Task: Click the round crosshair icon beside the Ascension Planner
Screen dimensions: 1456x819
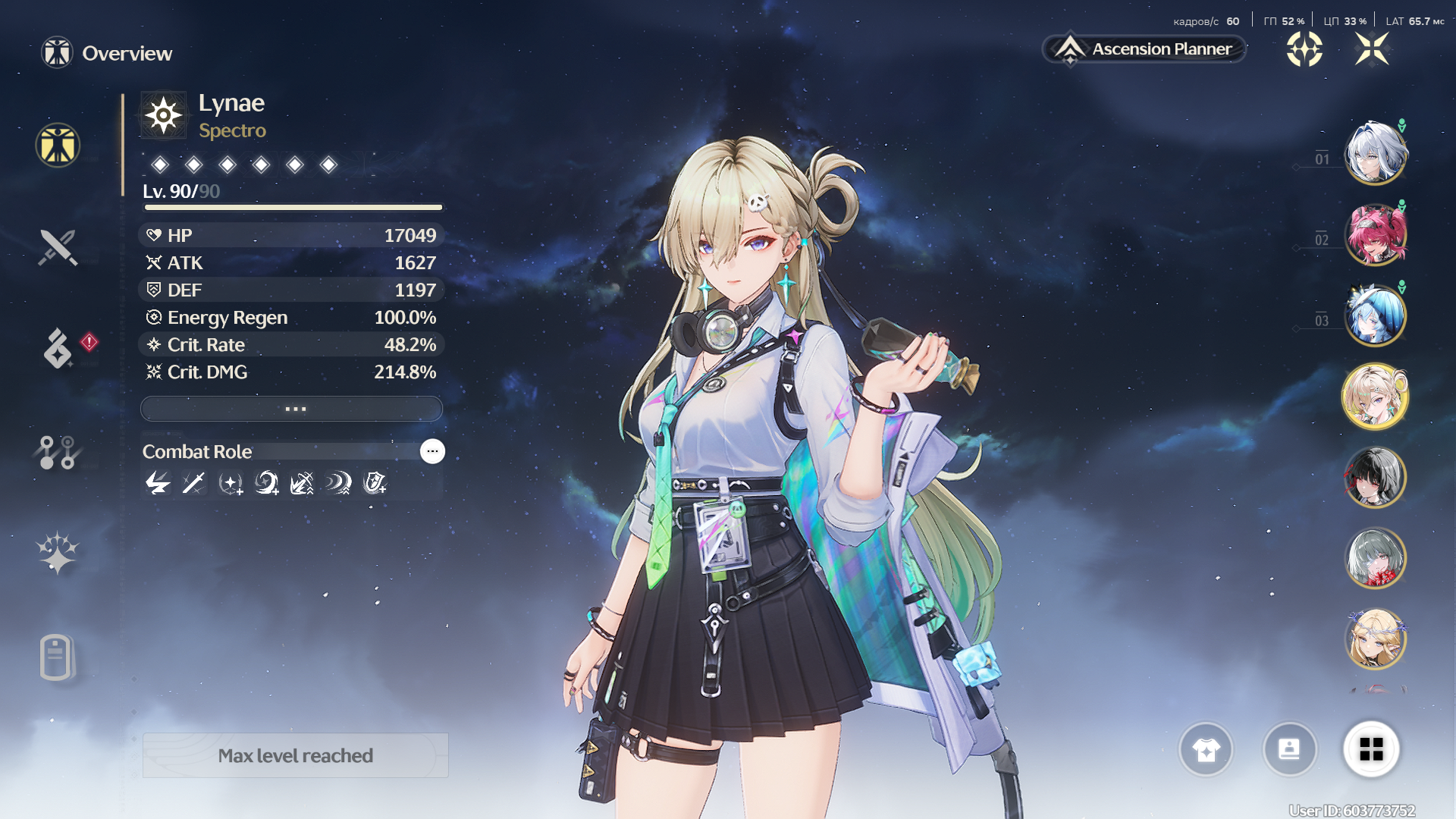Action: click(1304, 49)
